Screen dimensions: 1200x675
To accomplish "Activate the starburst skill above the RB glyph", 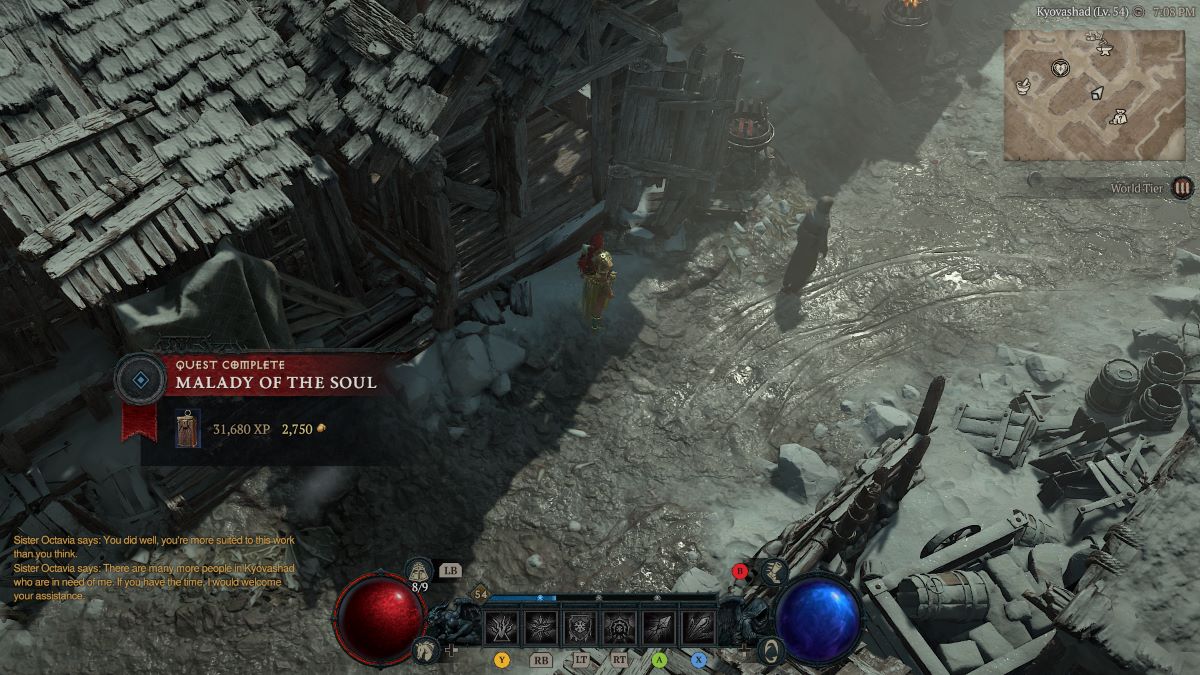I will (x=540, y=628).
